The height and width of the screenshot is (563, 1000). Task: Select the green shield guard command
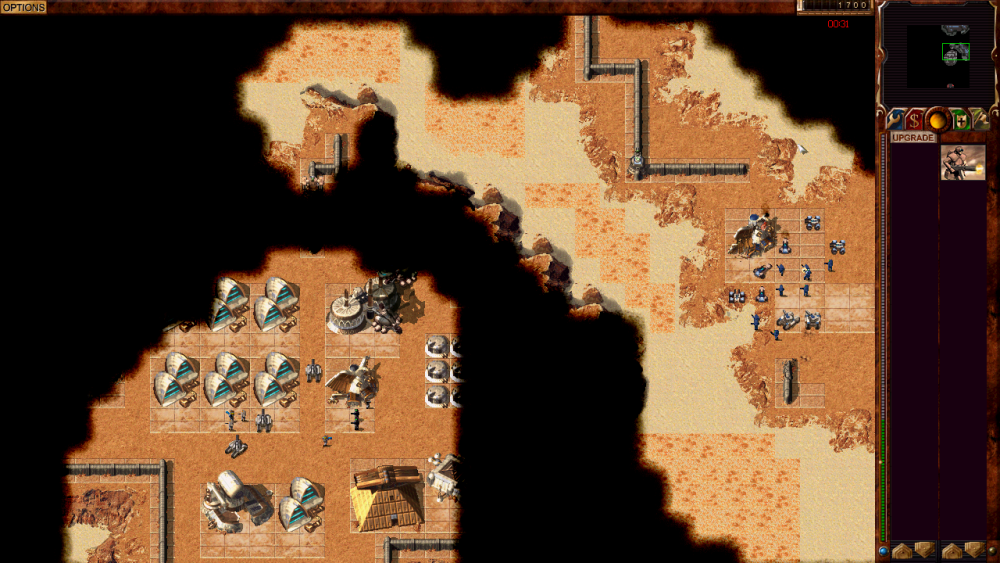(961, 120)
